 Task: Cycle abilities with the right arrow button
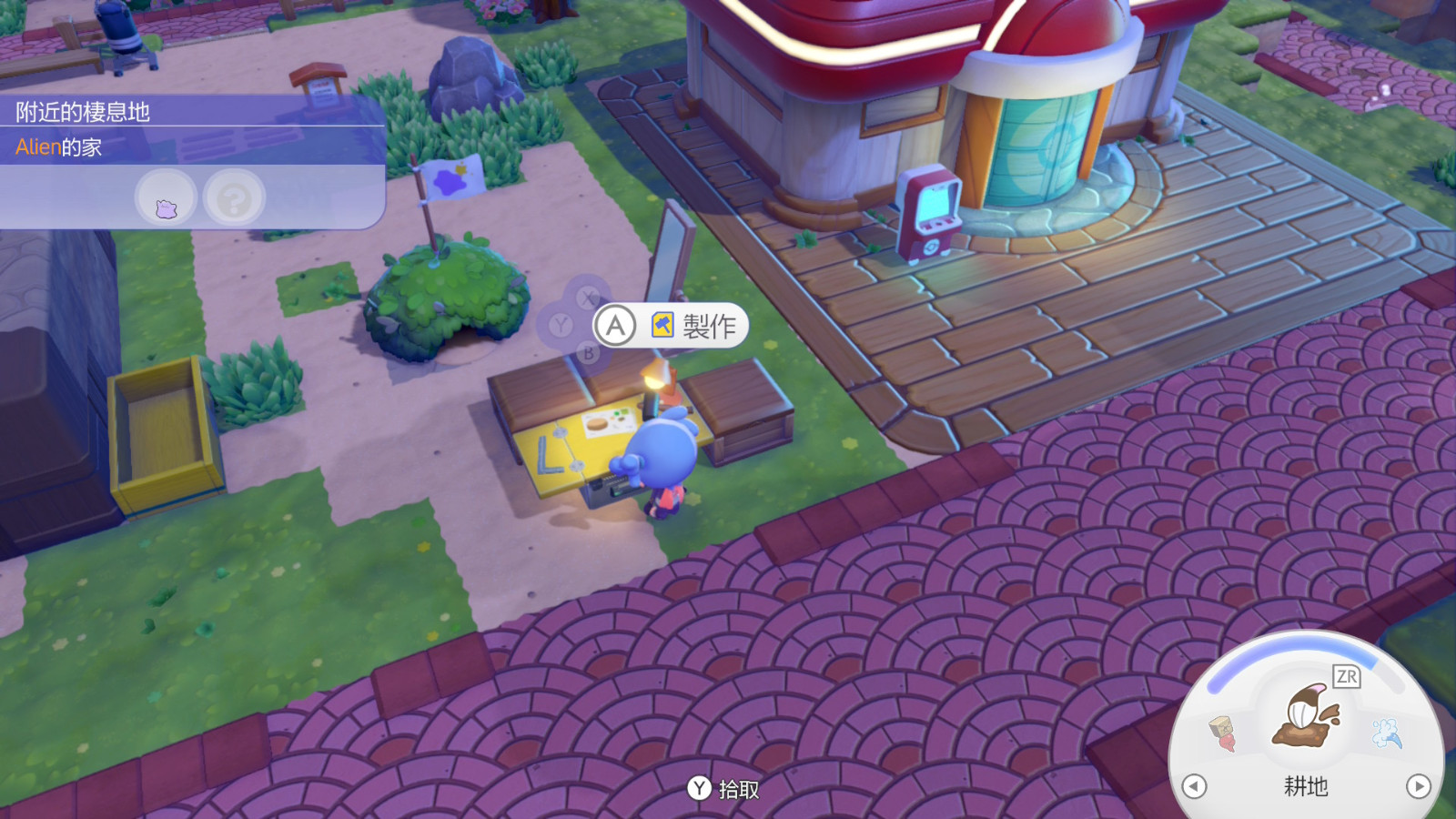(1418, 786)
